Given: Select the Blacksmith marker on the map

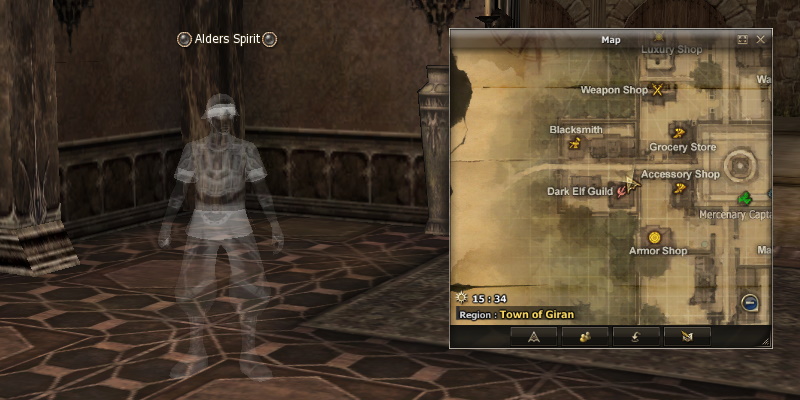Looking at the screenshot, I should click(x=575, y=144).
